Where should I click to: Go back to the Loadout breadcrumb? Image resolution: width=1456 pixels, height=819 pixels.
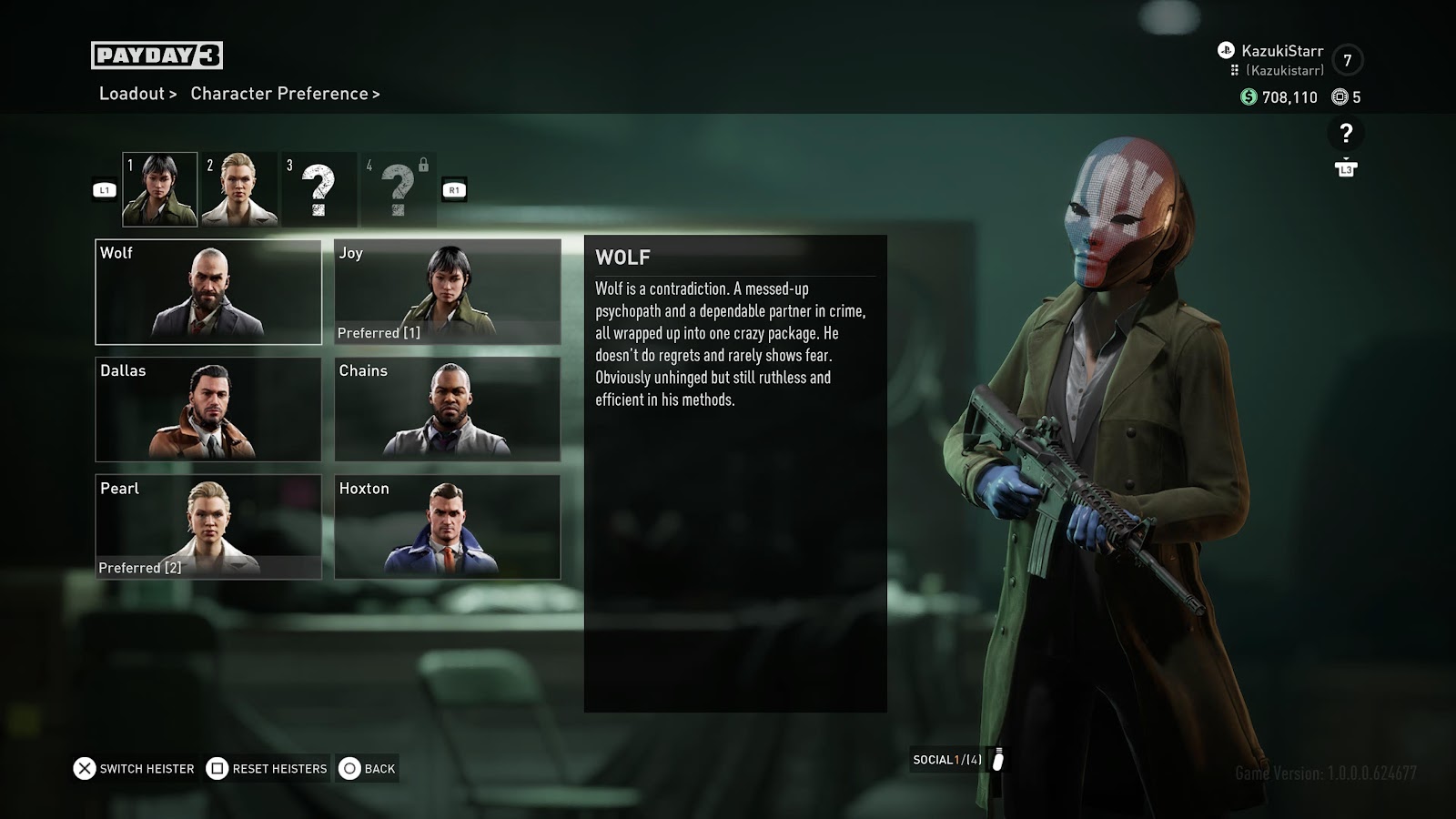[x=133, y=94]
